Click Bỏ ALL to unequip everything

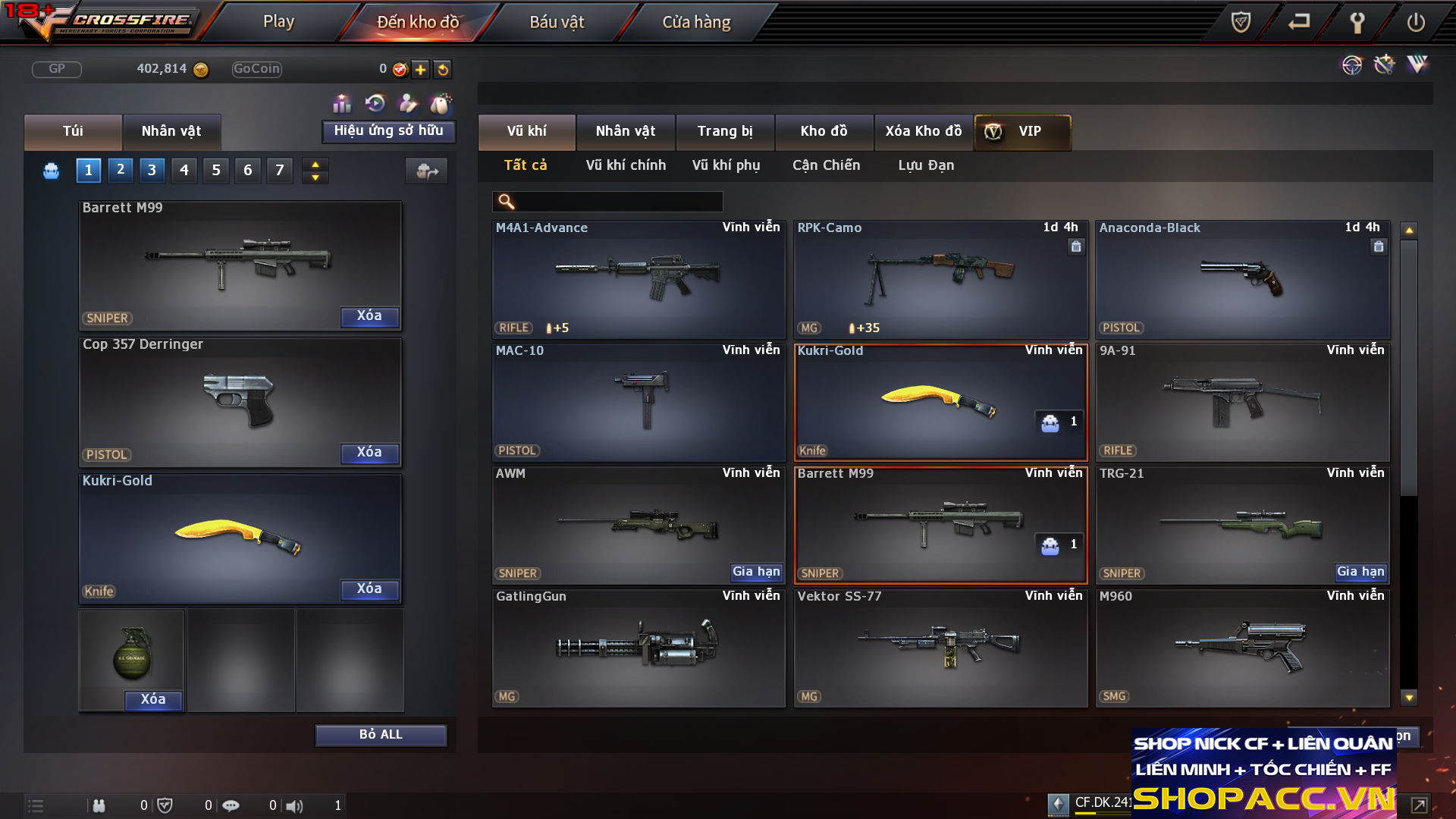381,735
